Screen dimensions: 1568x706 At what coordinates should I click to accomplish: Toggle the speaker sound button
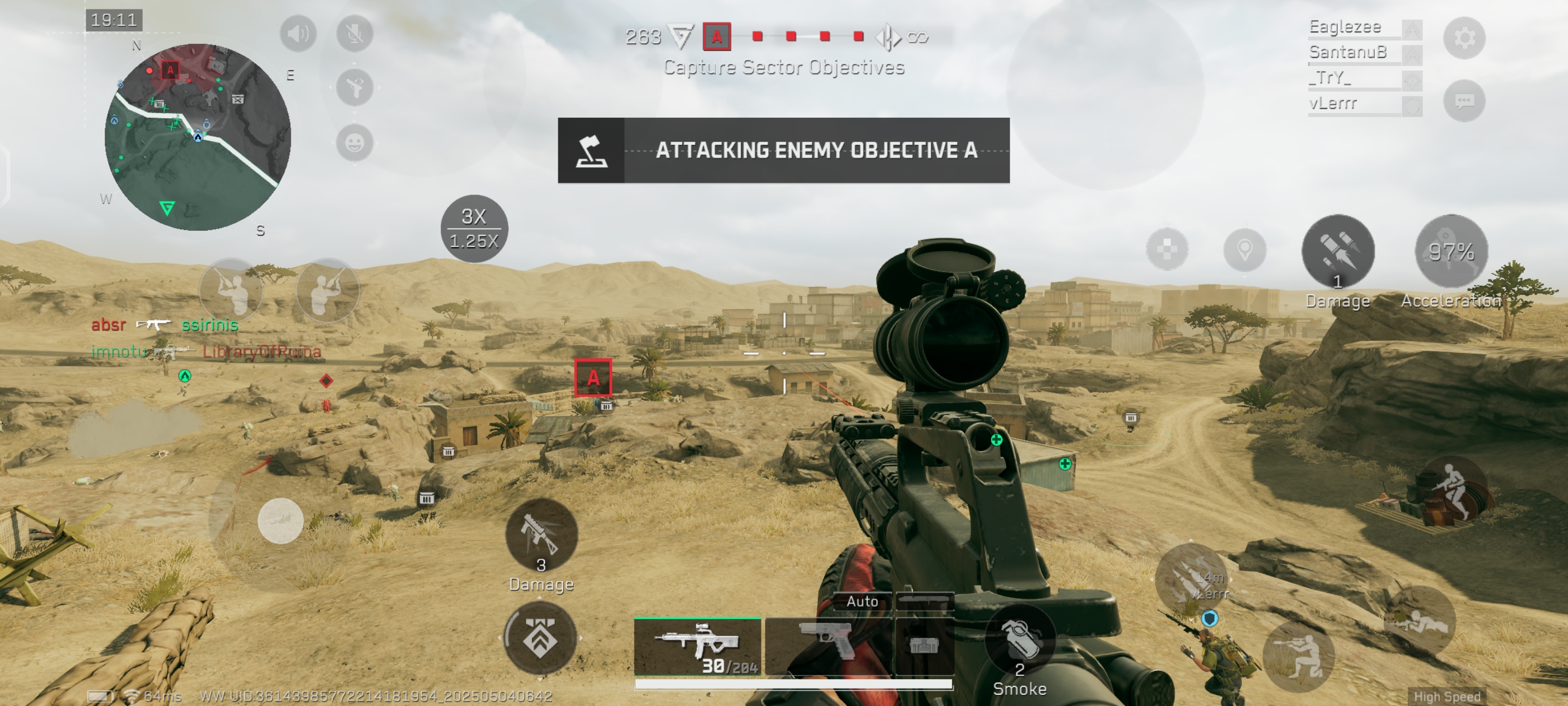(298, 34)
